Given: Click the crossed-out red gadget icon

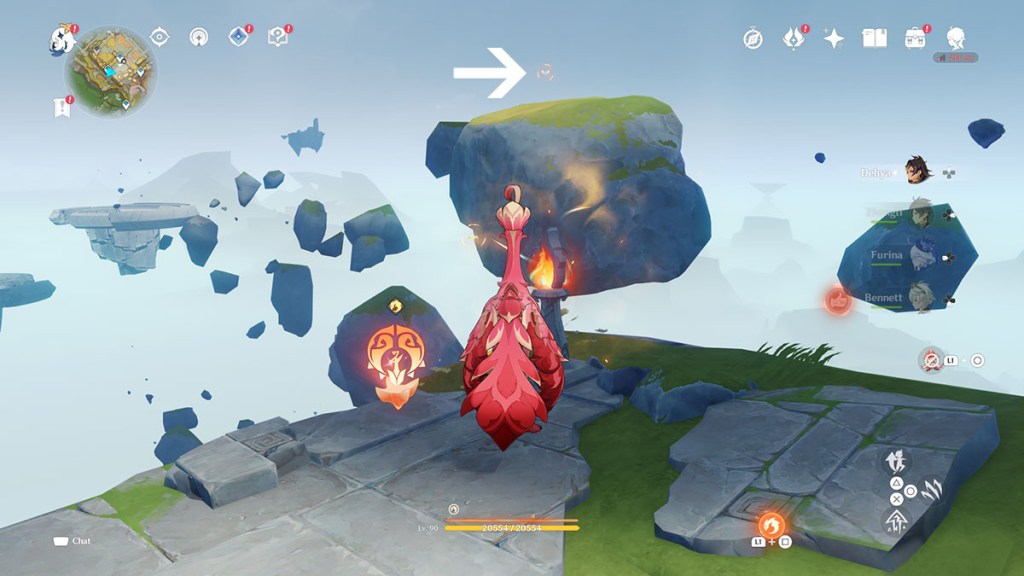Looking at the screenshot, I should (x=932, y=360).
